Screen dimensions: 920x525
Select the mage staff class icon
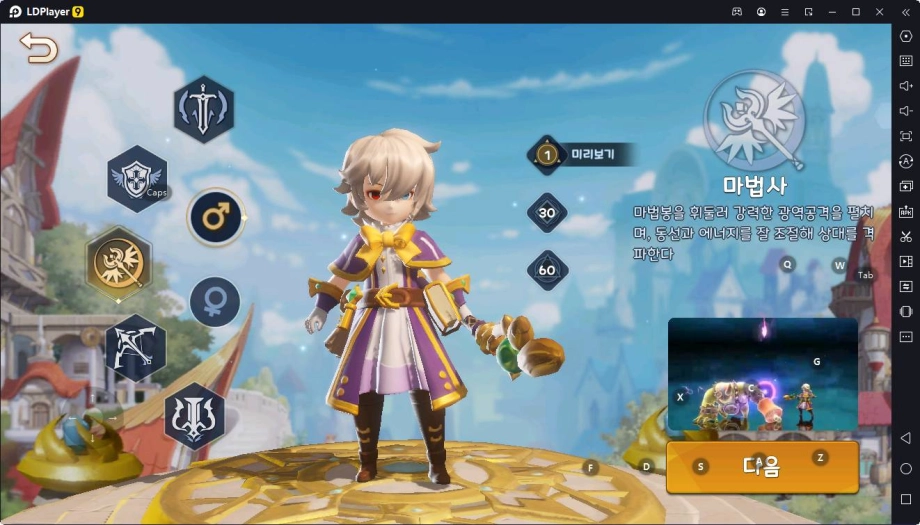pos(119,263)
